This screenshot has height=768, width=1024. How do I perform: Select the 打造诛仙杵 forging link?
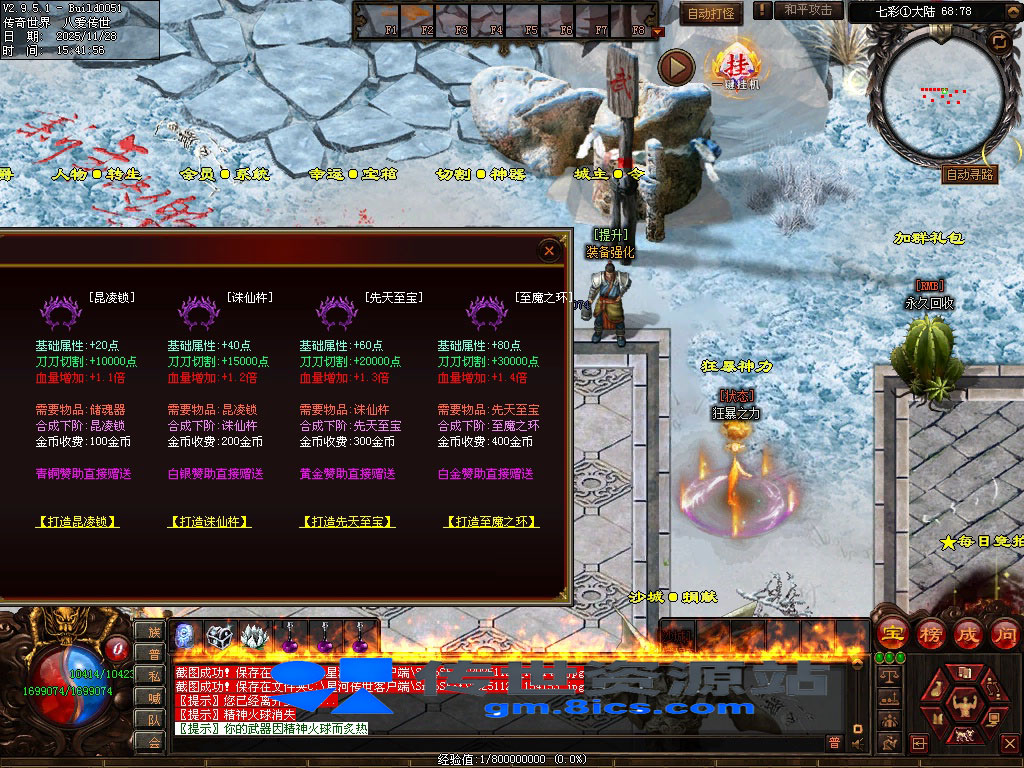point(209,522)
